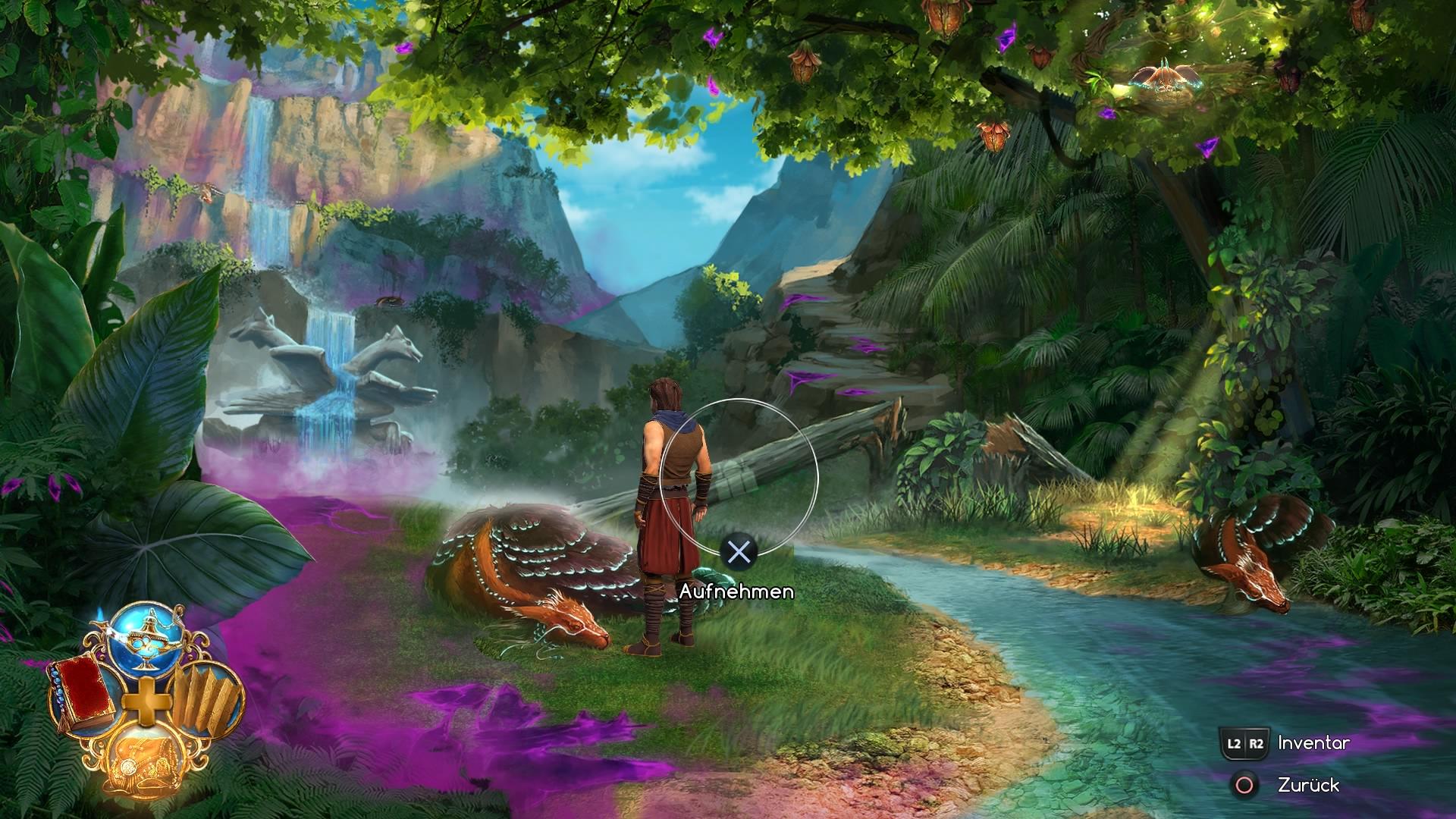Screen dimensions: 1456x819
Task: Open the inventory via the Inventar label
Action: point(1312,744)
